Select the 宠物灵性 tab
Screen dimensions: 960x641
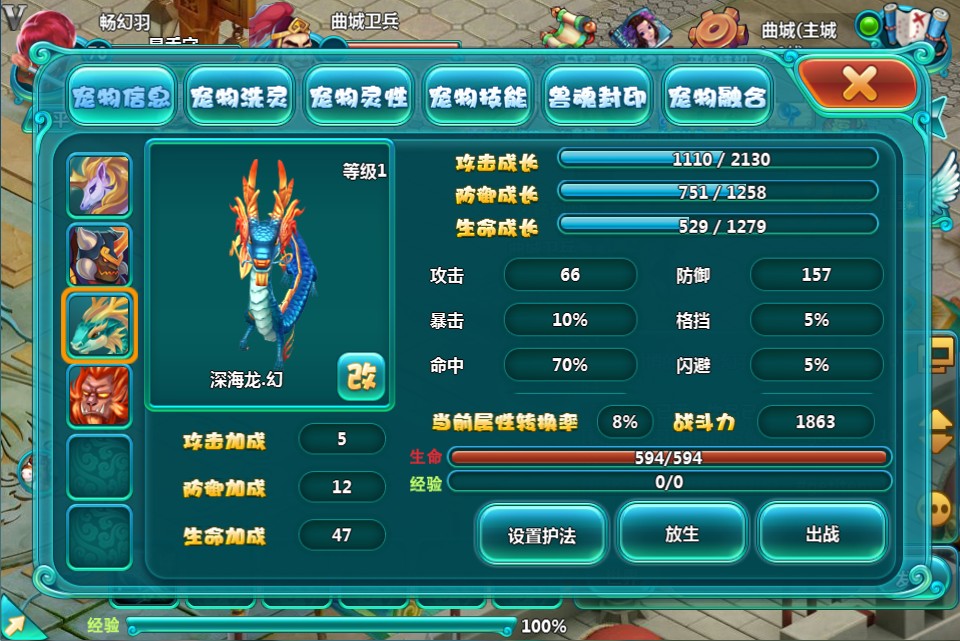coord(358,98)
